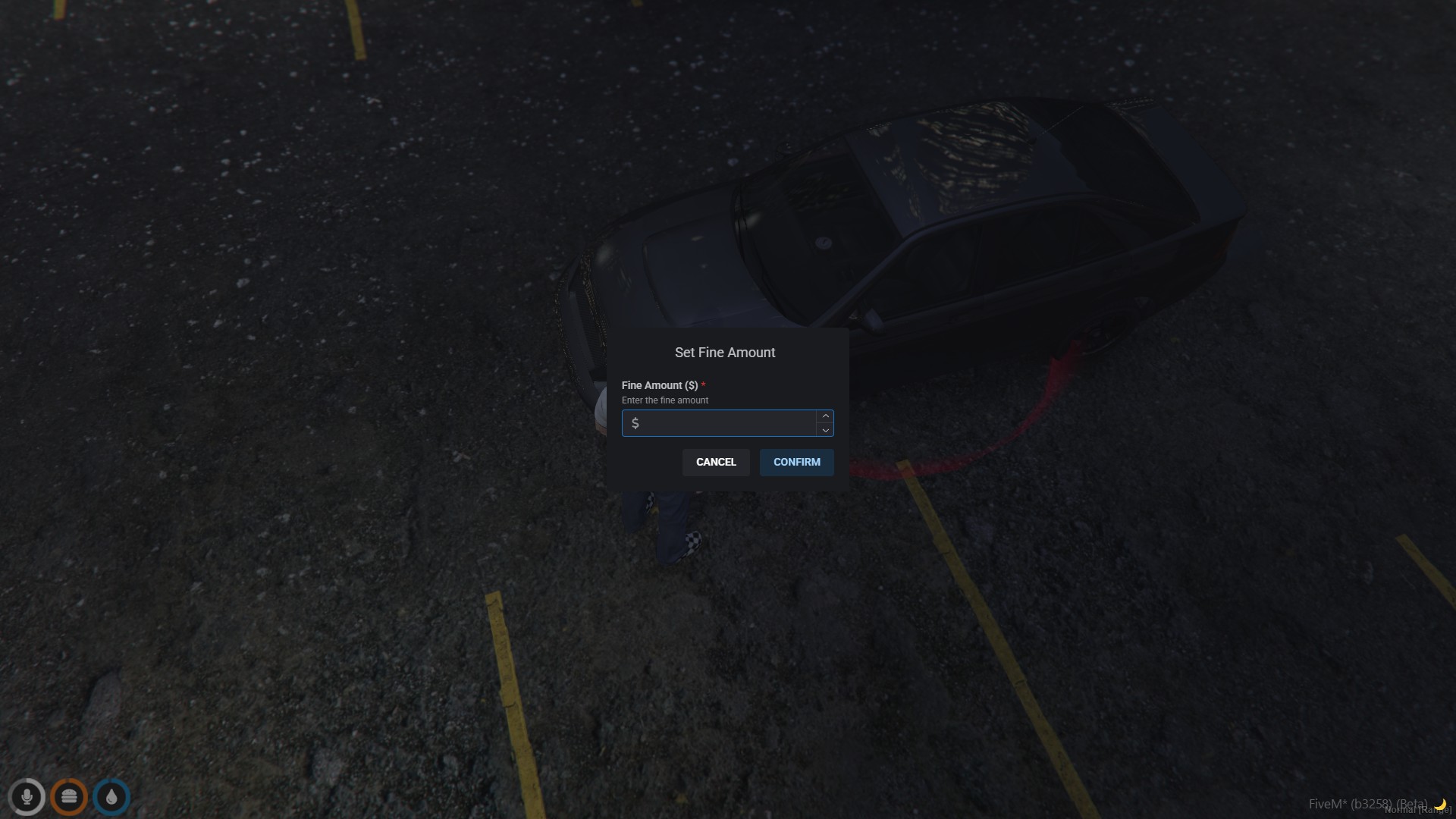Click the microphone voice indicator icon
The height and width of the screenshot is (819, 1456).
click(27, 797)
